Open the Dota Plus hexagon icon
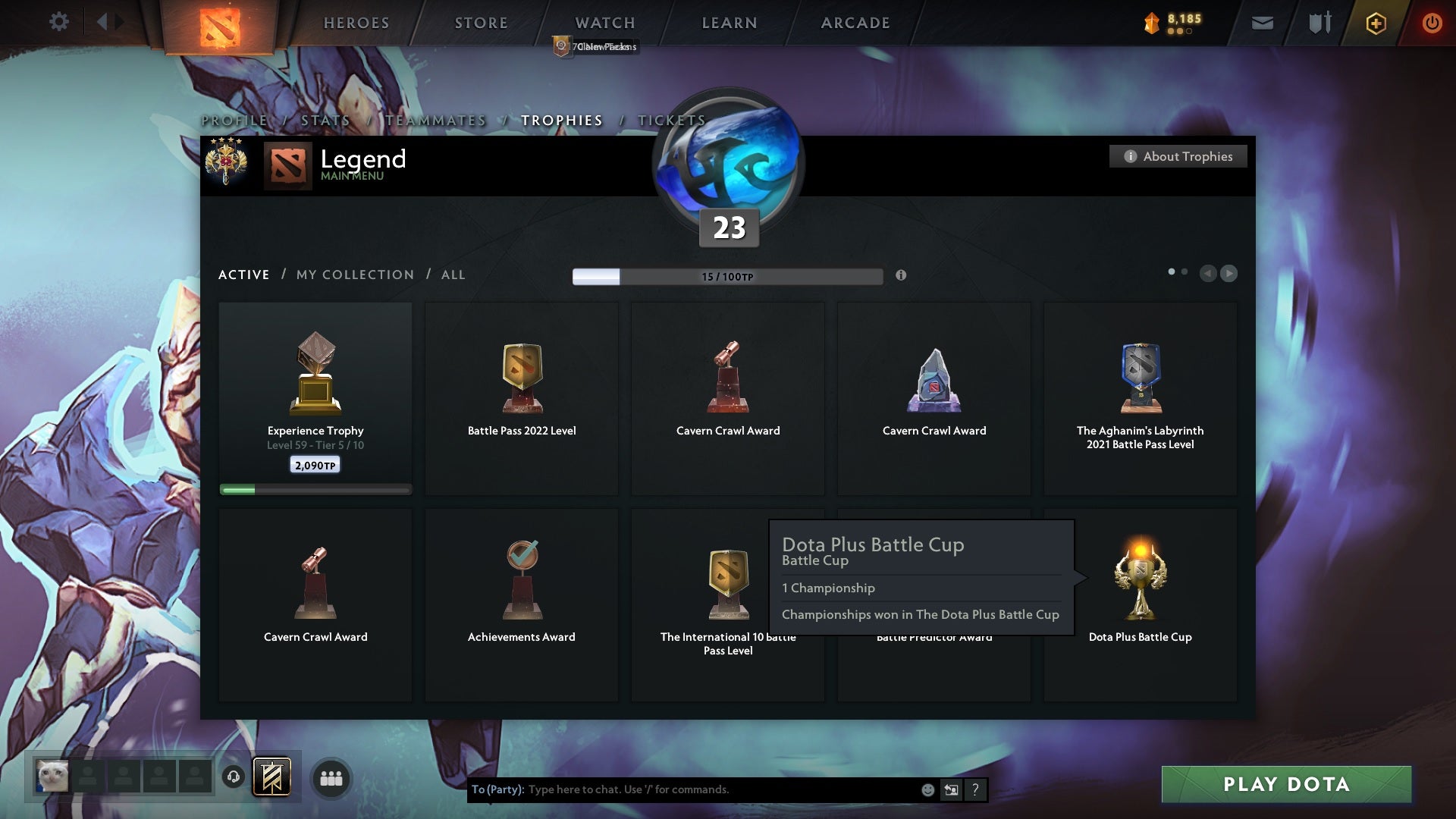 click(1375, 23)
